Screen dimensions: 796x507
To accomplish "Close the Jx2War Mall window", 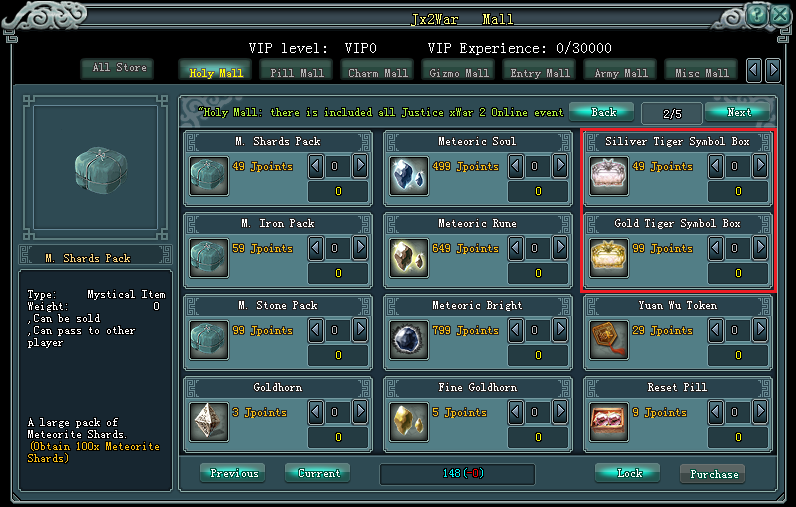I will pyautogui.click(x=779, y=15).
